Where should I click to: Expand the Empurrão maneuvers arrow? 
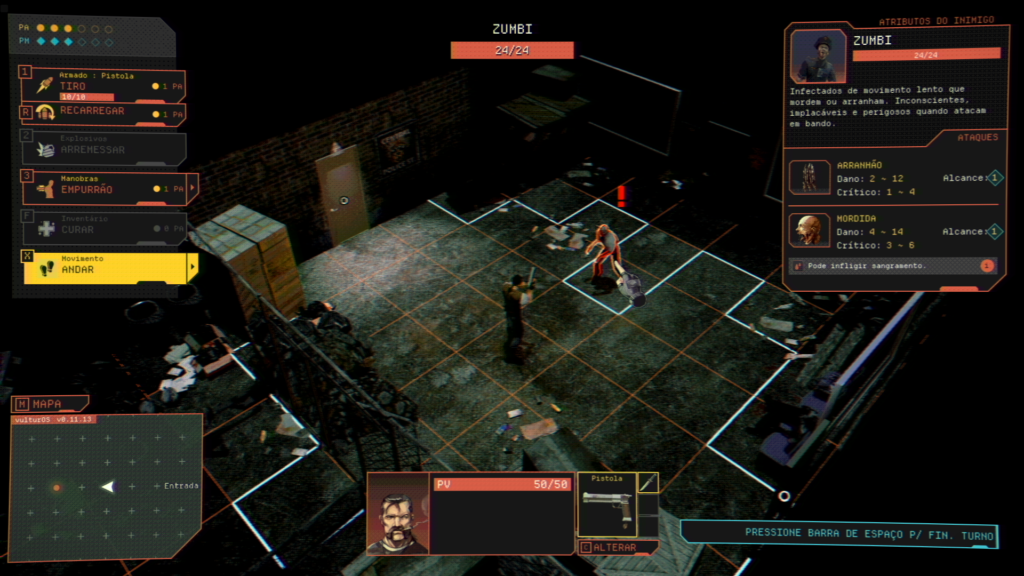coord(192,187)
